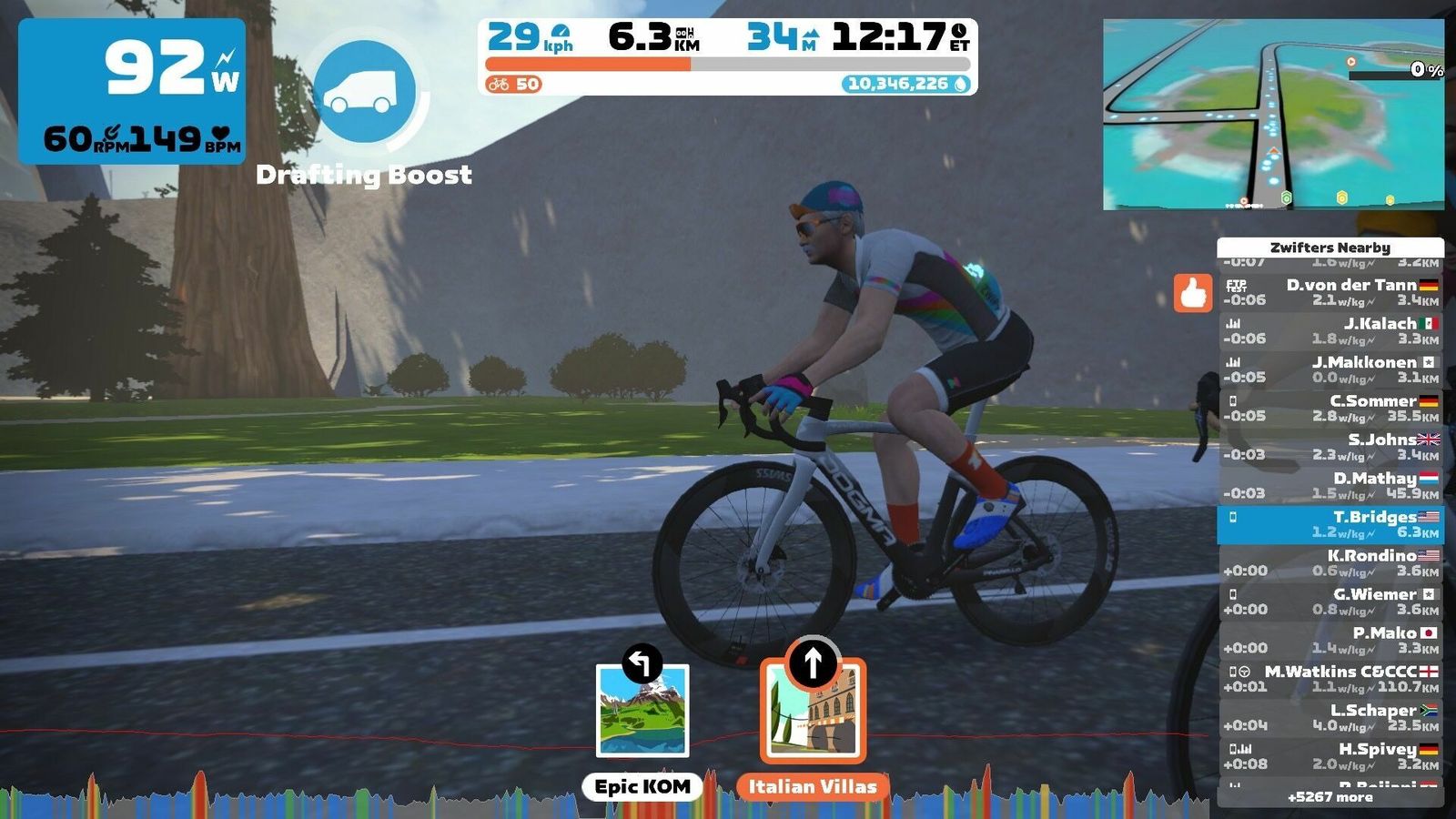
Task: Pick J.Makkonen from nearby riders
Action: click(x=1330, y=370)
